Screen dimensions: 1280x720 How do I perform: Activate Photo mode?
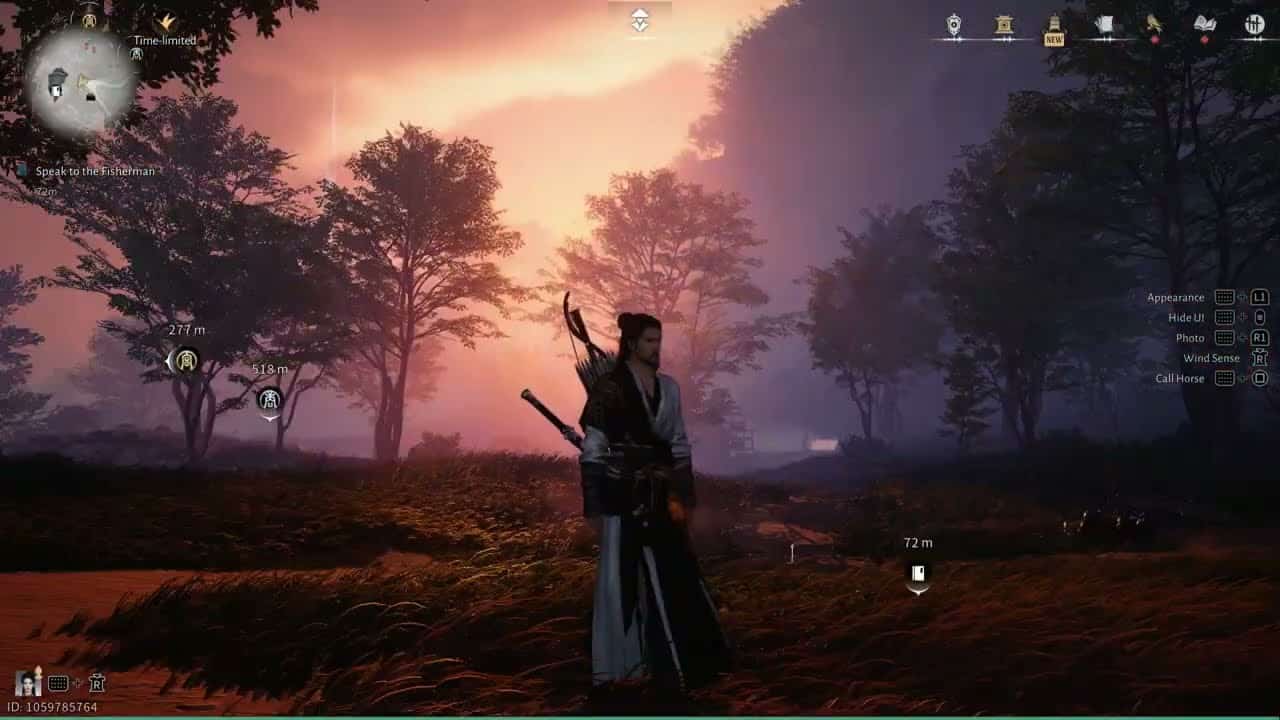[1190, 337]
